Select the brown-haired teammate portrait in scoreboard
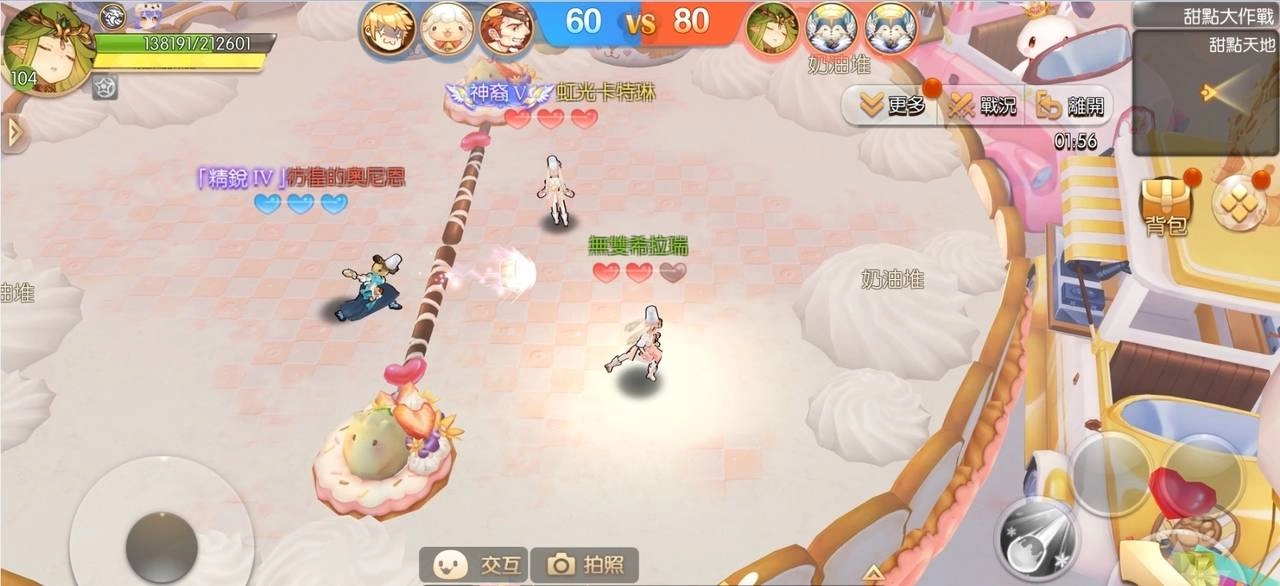Viewport: 1280px width, 586px height. pos(506,30)
